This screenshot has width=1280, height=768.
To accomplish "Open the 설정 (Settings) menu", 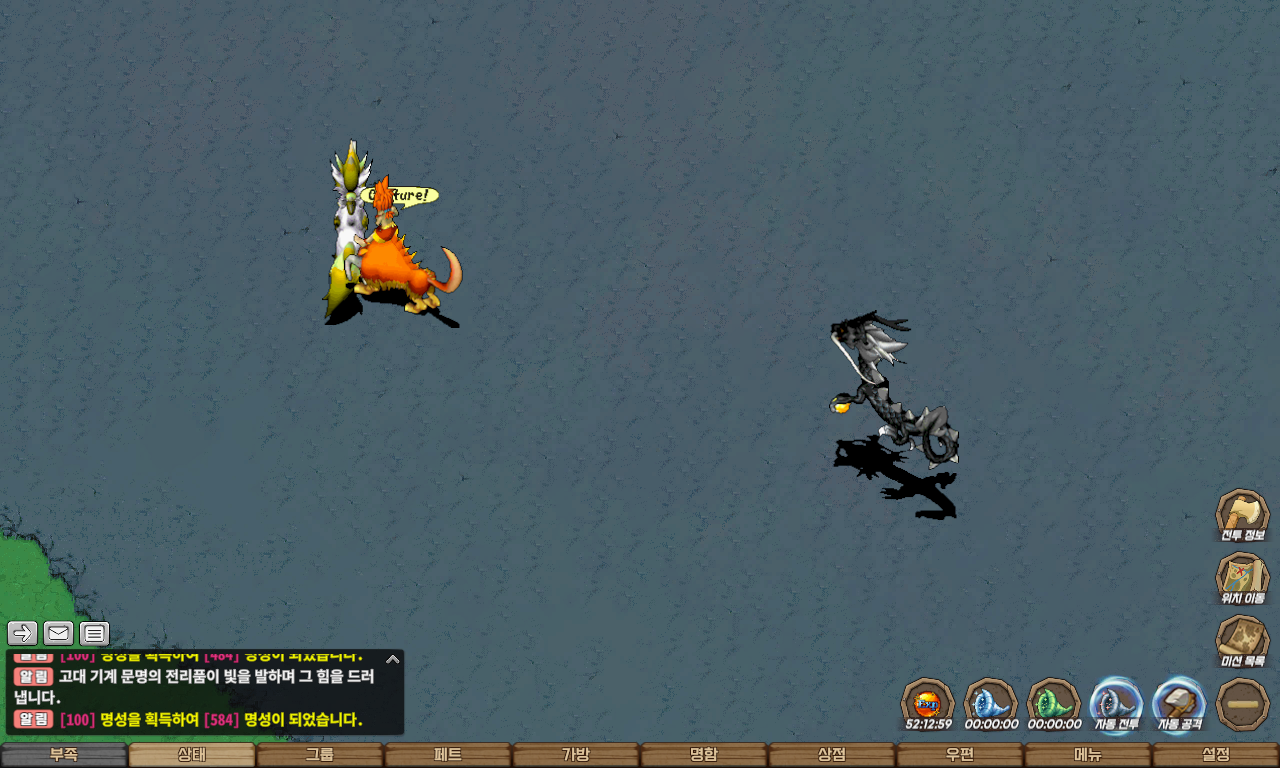I will click(1216, 755).
